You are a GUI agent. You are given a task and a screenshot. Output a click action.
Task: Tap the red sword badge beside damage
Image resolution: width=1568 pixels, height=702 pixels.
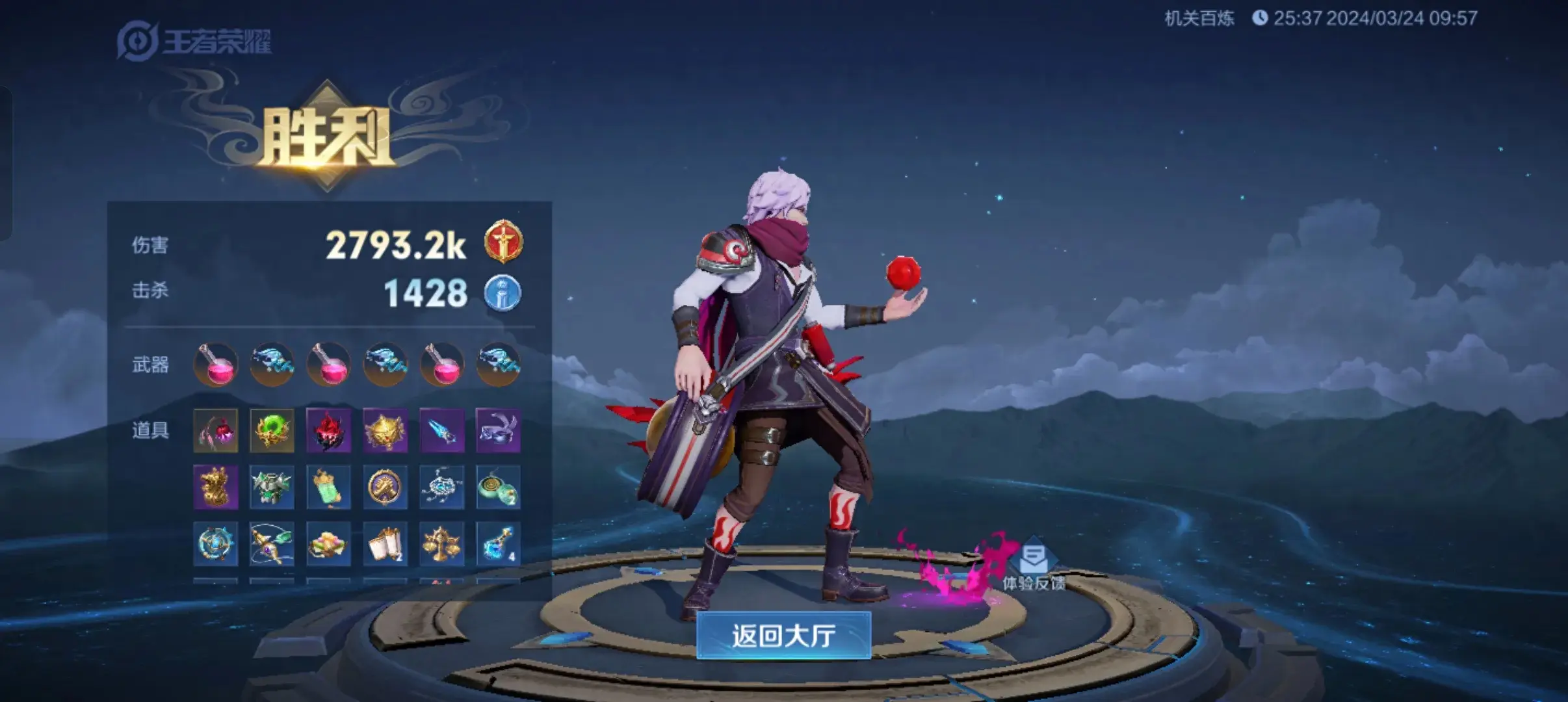503,242
